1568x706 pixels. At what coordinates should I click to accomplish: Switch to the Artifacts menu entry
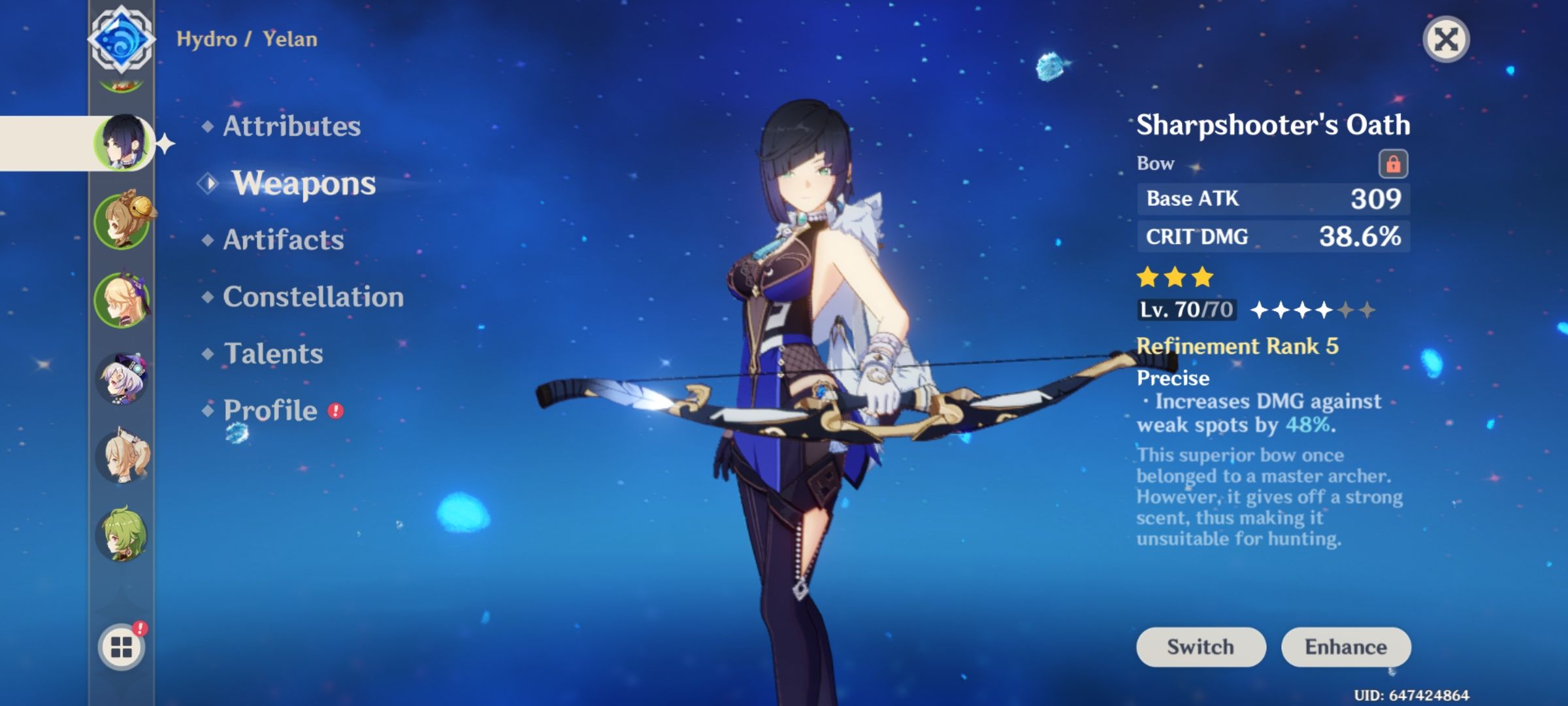pyautogui.click(x=282, y=241)
